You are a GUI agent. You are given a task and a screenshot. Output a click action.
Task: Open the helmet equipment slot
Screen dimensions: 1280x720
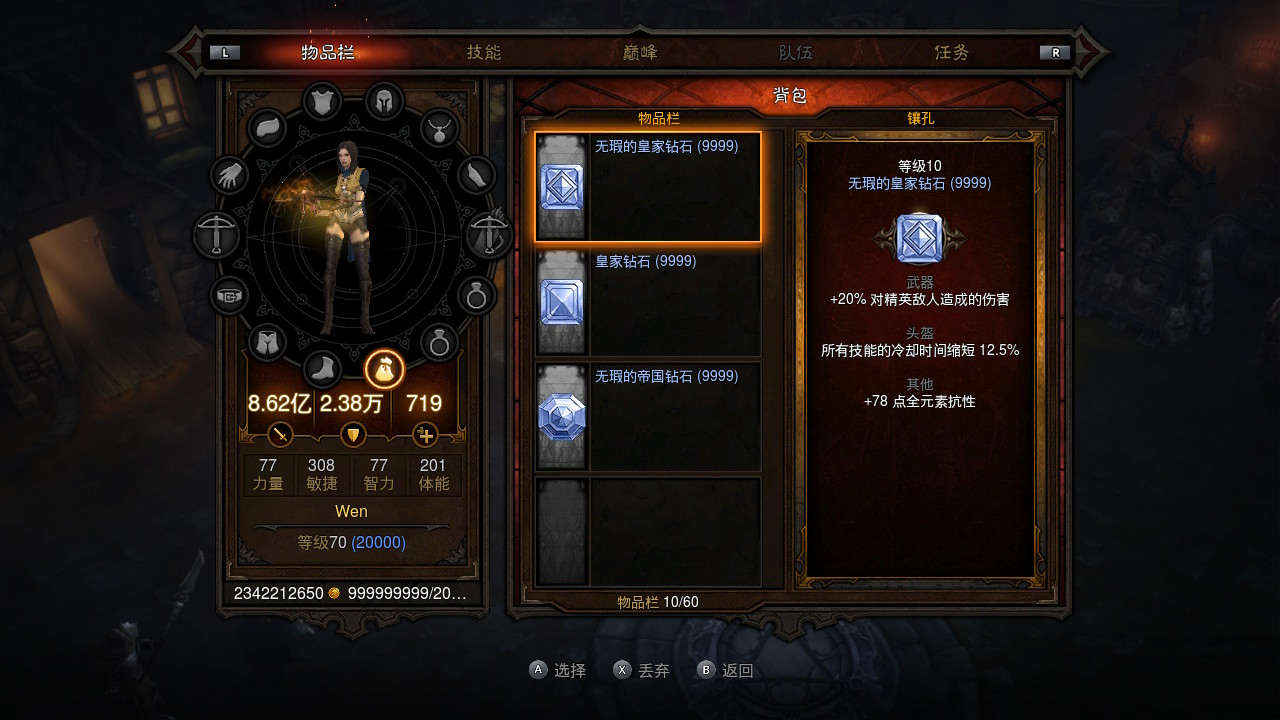click(384, 101)
